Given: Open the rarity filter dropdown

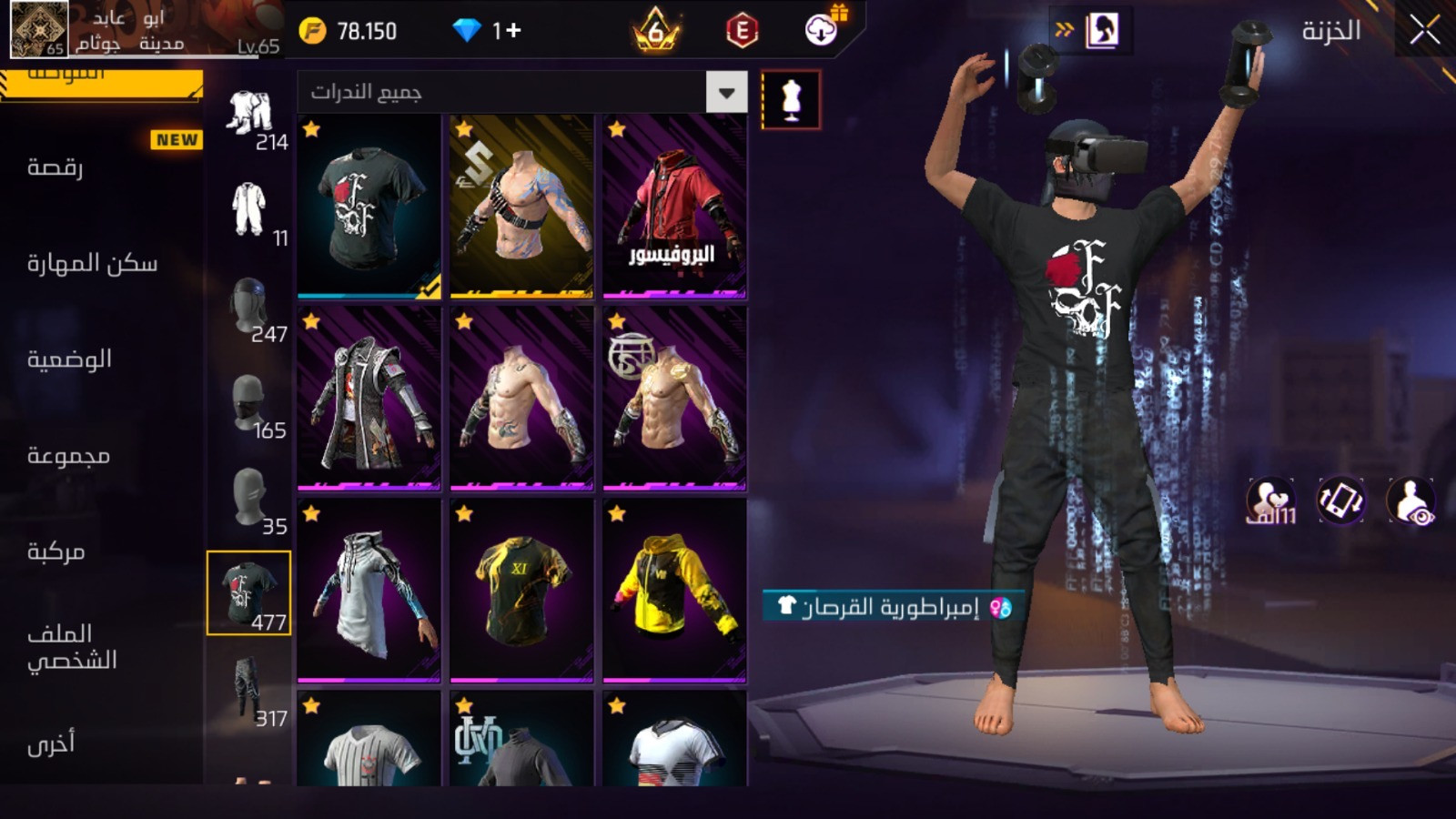Looking at the screenshot, I should tap(726, 93).
